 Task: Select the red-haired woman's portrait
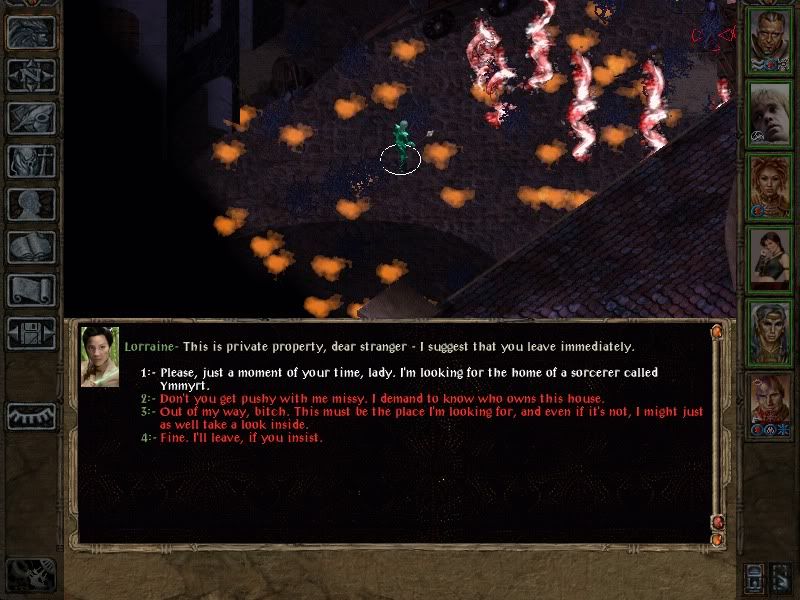770,187
